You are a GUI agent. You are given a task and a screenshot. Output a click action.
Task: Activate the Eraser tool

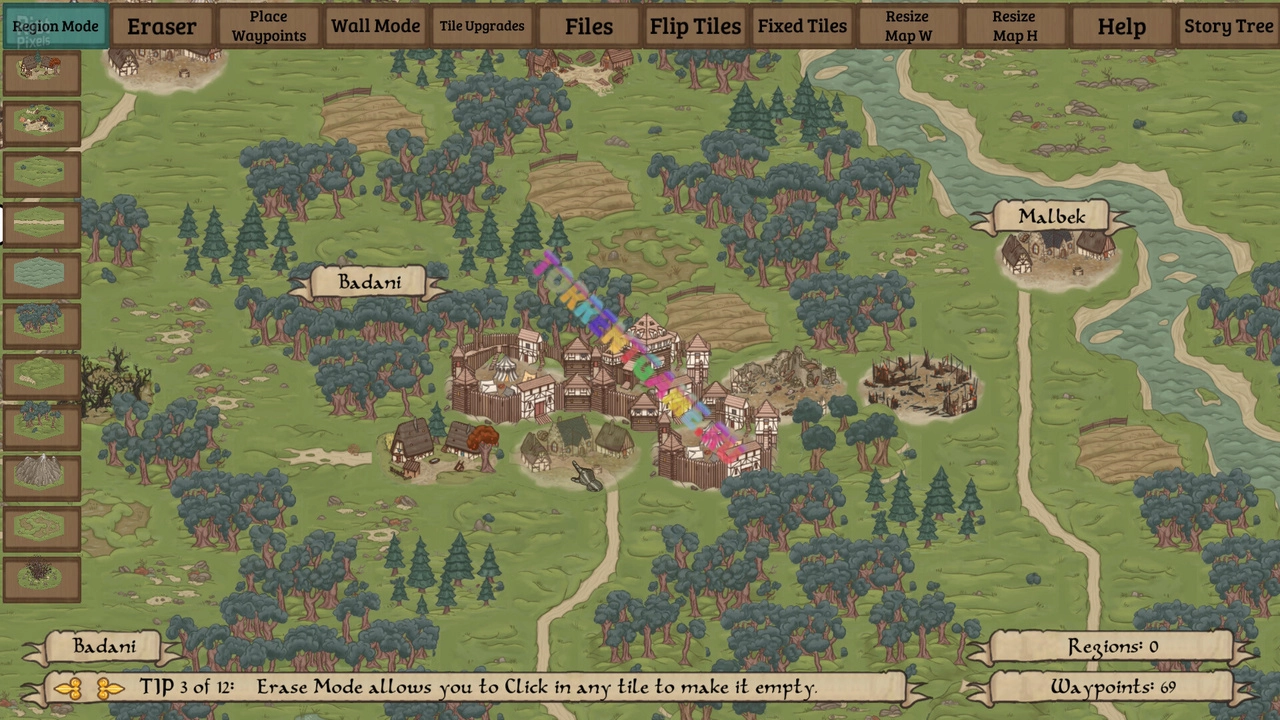(x=161, y=26)
